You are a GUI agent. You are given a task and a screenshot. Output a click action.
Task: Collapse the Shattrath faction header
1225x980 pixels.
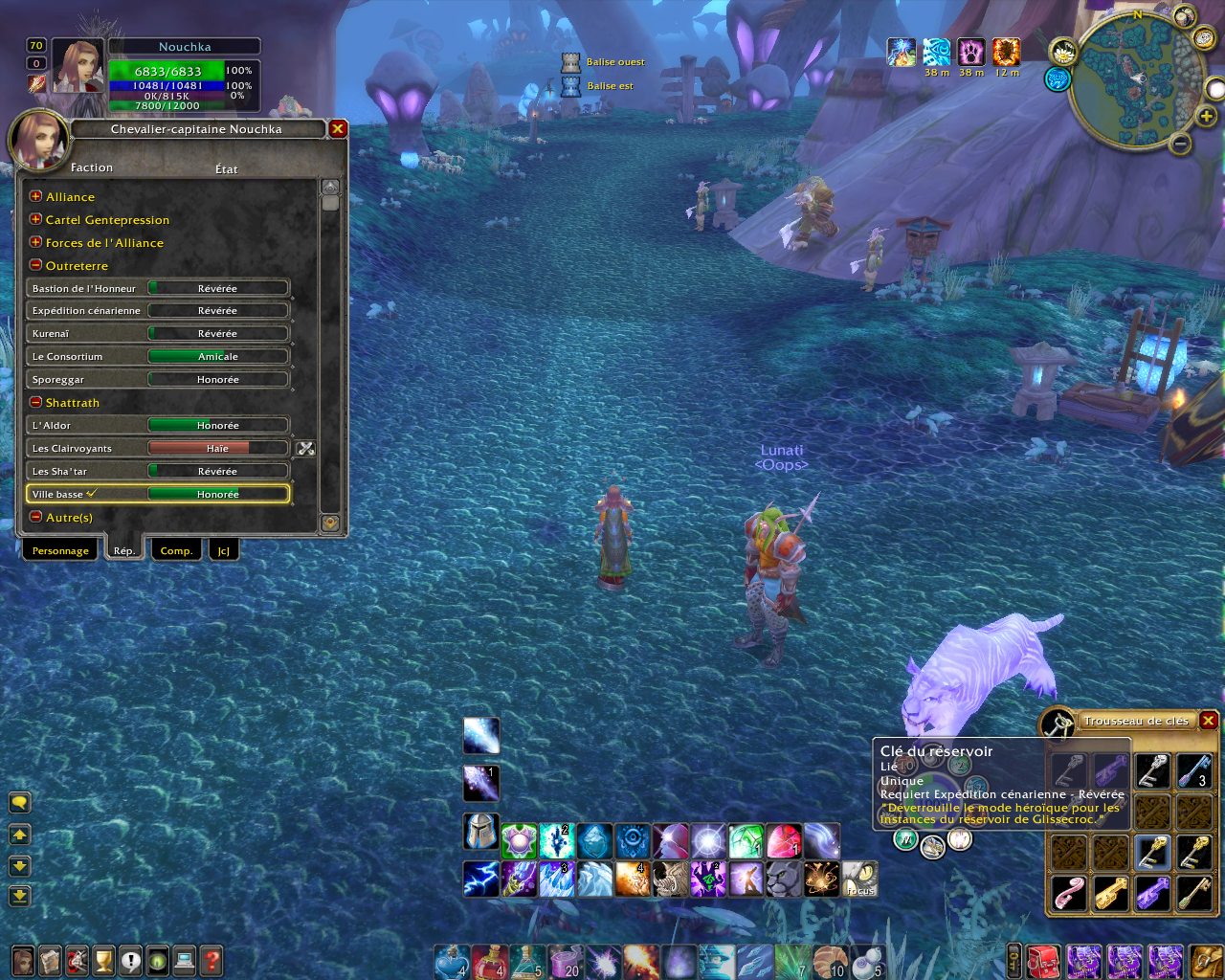click(35, 403)
